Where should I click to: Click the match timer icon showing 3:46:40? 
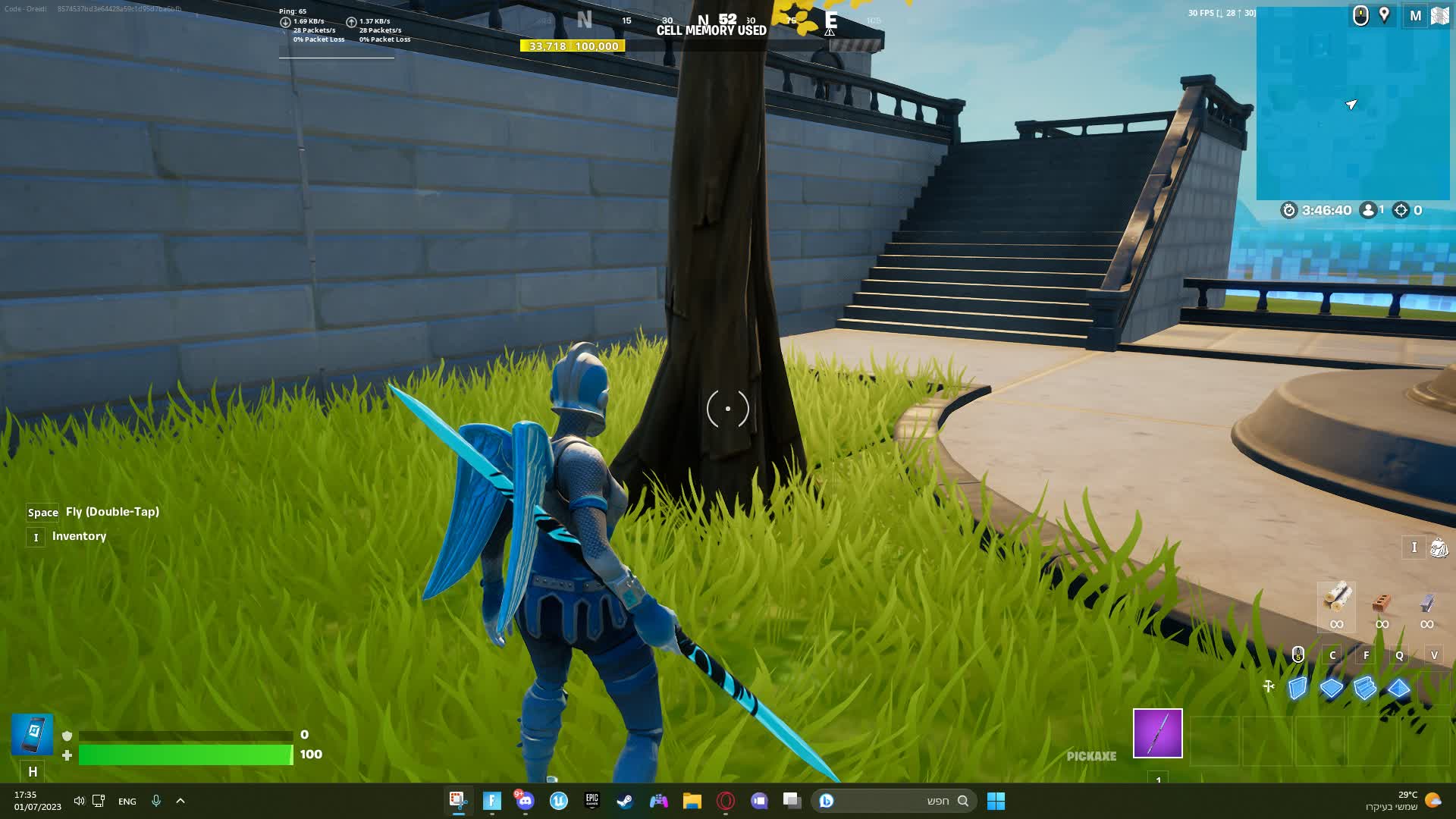click(x=1289, y=211)
